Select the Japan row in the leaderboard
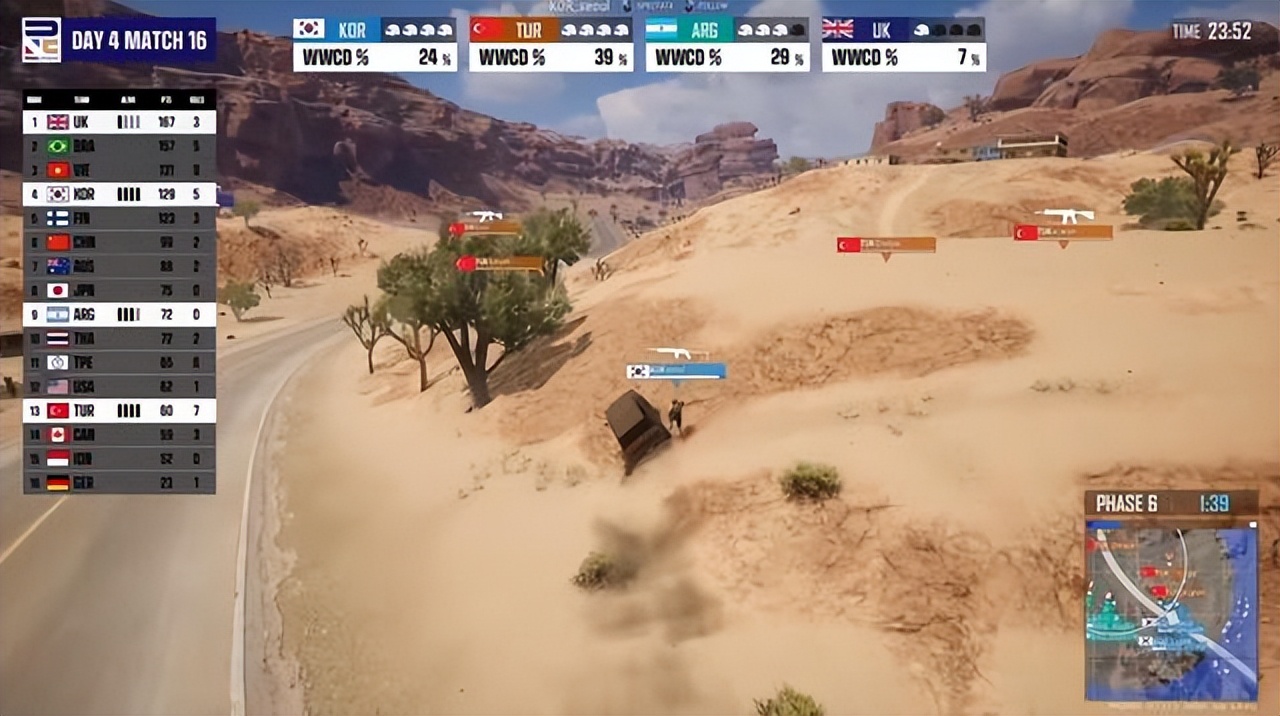Viewport: 1280px width, 716px height. tap(119, 290)
